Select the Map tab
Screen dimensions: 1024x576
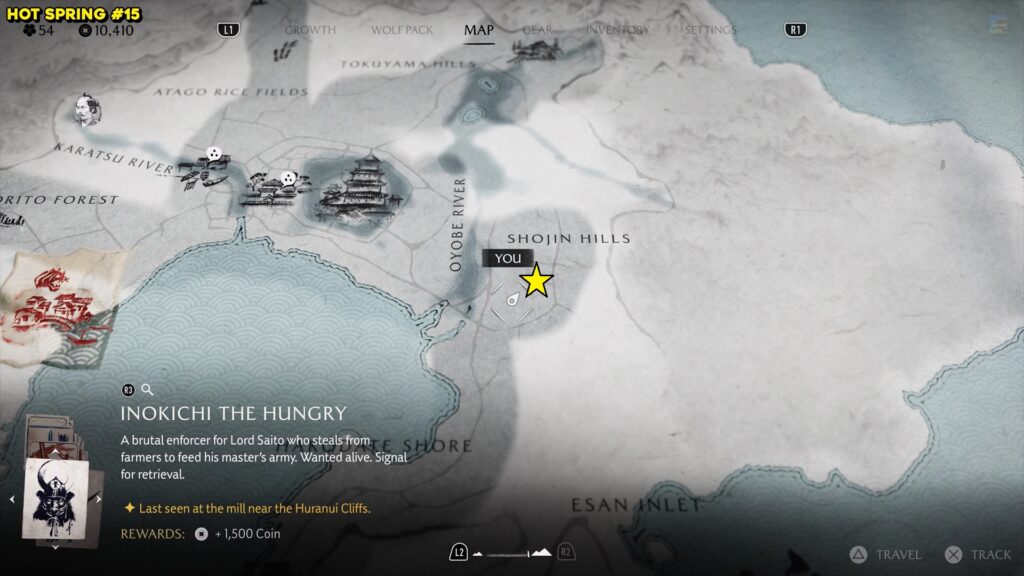479,30
